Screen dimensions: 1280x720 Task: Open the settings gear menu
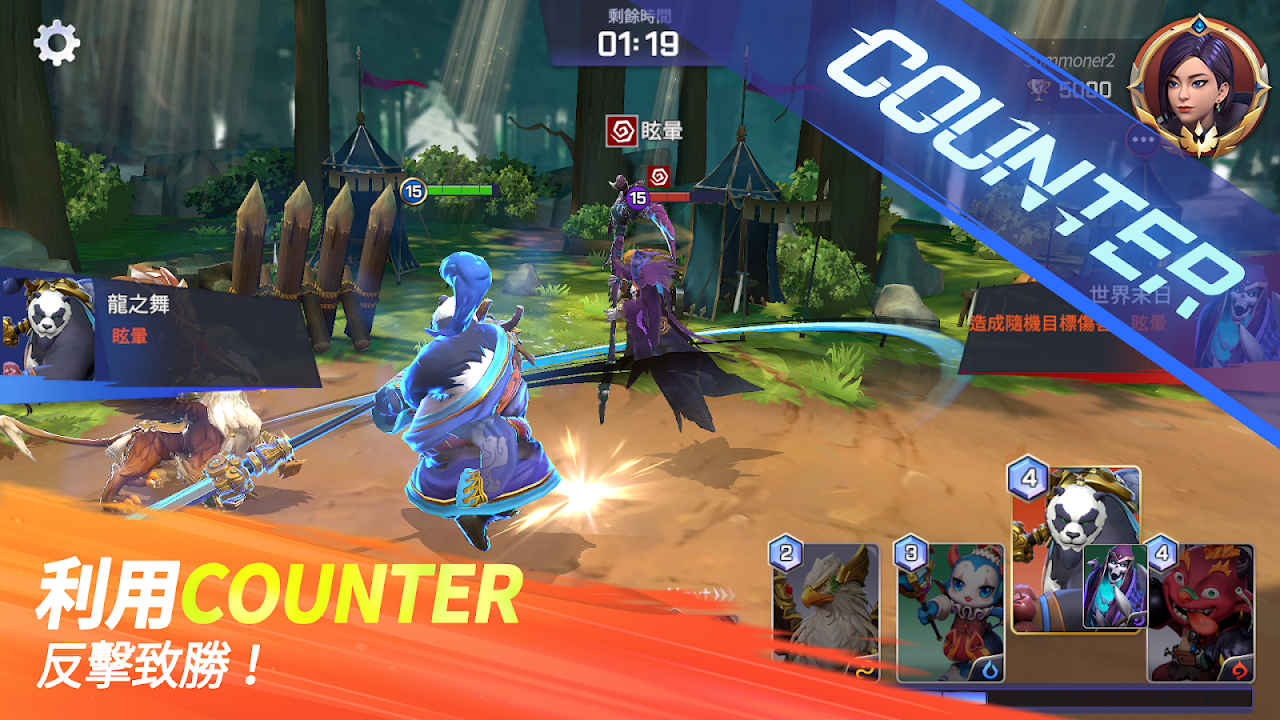56,44
